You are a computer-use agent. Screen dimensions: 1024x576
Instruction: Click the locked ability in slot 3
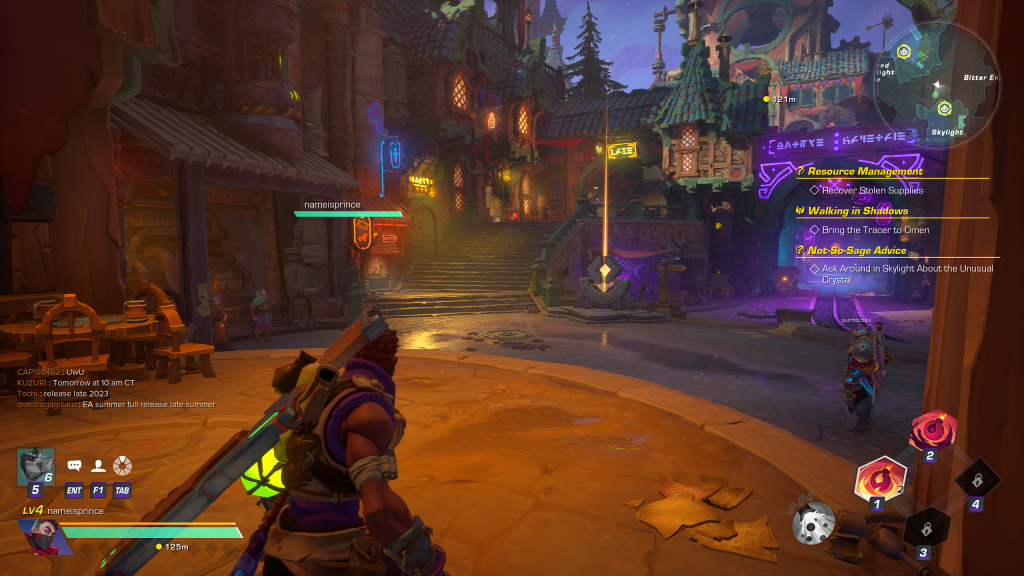click(924, 527)
